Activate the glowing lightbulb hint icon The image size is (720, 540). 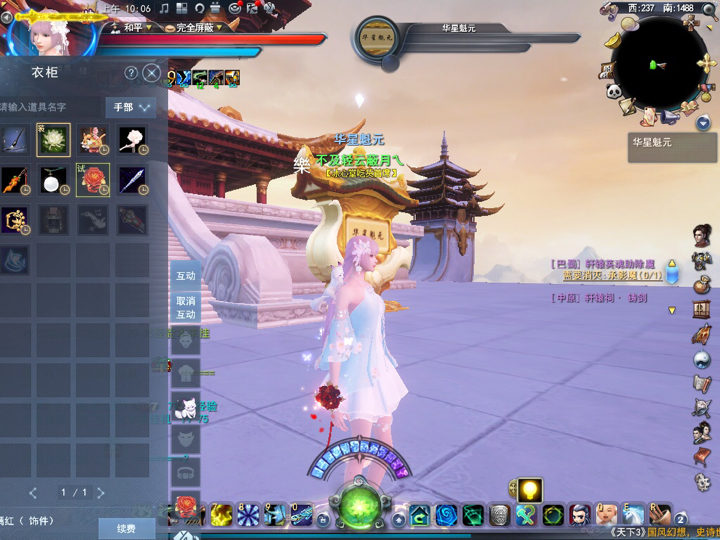pyautogui.click(x=529, y=490)
